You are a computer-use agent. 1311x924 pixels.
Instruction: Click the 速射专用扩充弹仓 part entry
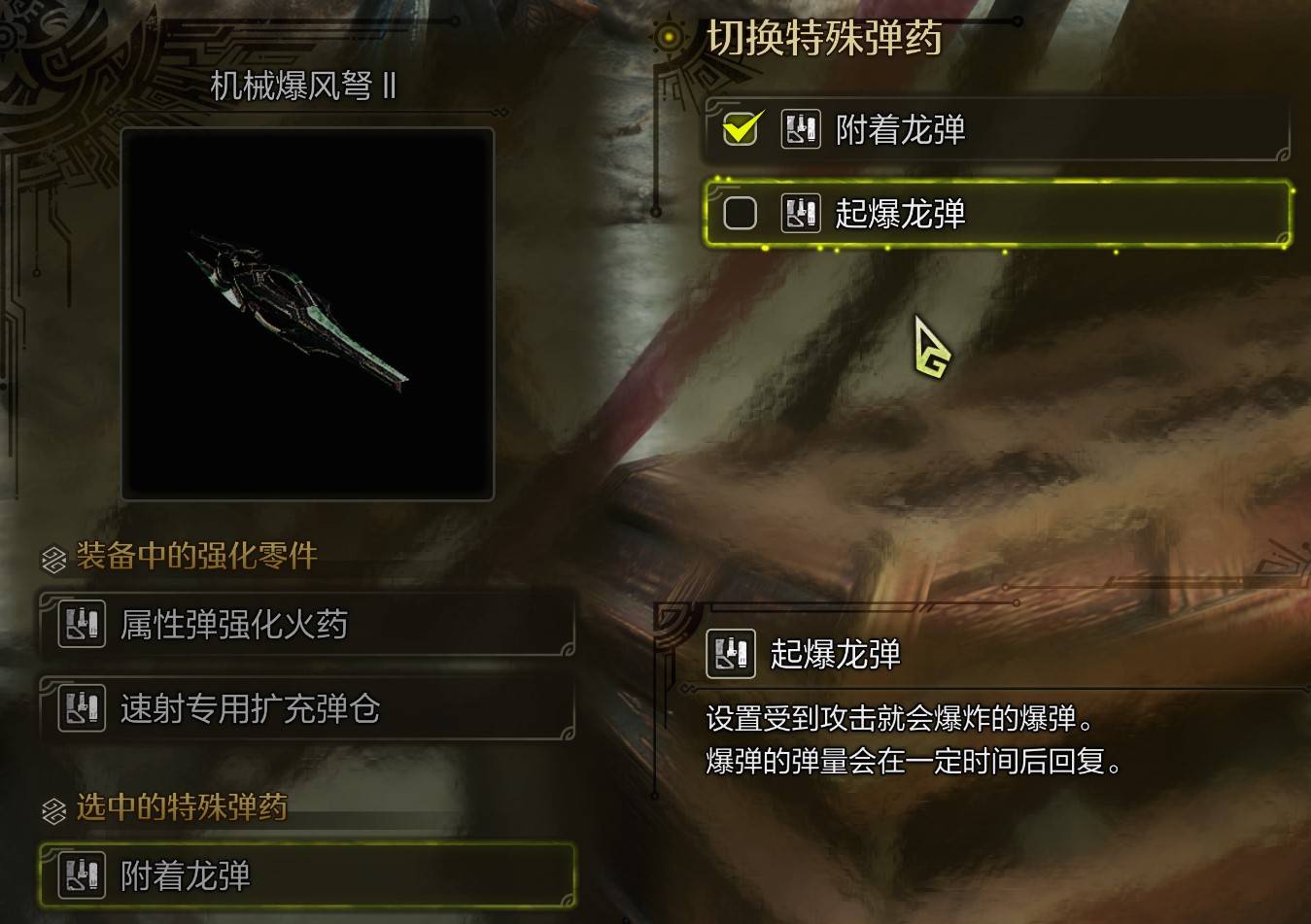pos(308,710)
